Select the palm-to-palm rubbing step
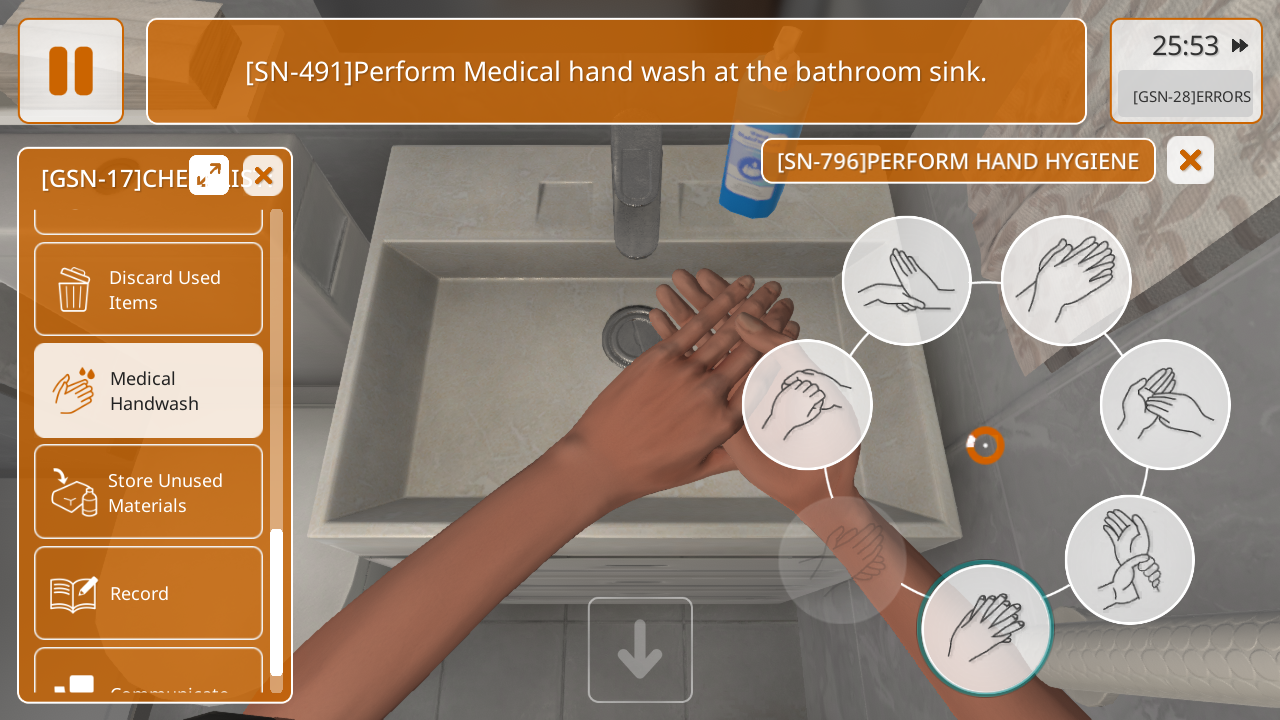 click(x=1066, y=281)
